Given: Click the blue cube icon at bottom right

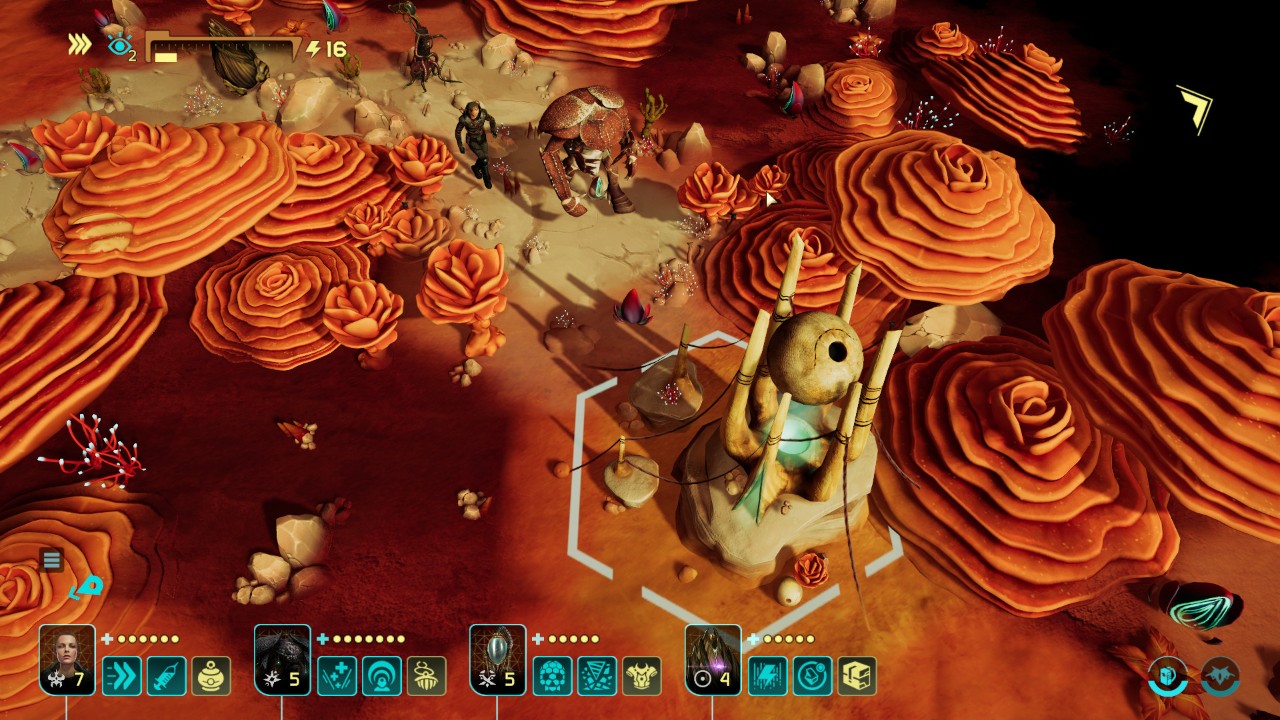Looking at the screenshot, I should coord(1166,675).
